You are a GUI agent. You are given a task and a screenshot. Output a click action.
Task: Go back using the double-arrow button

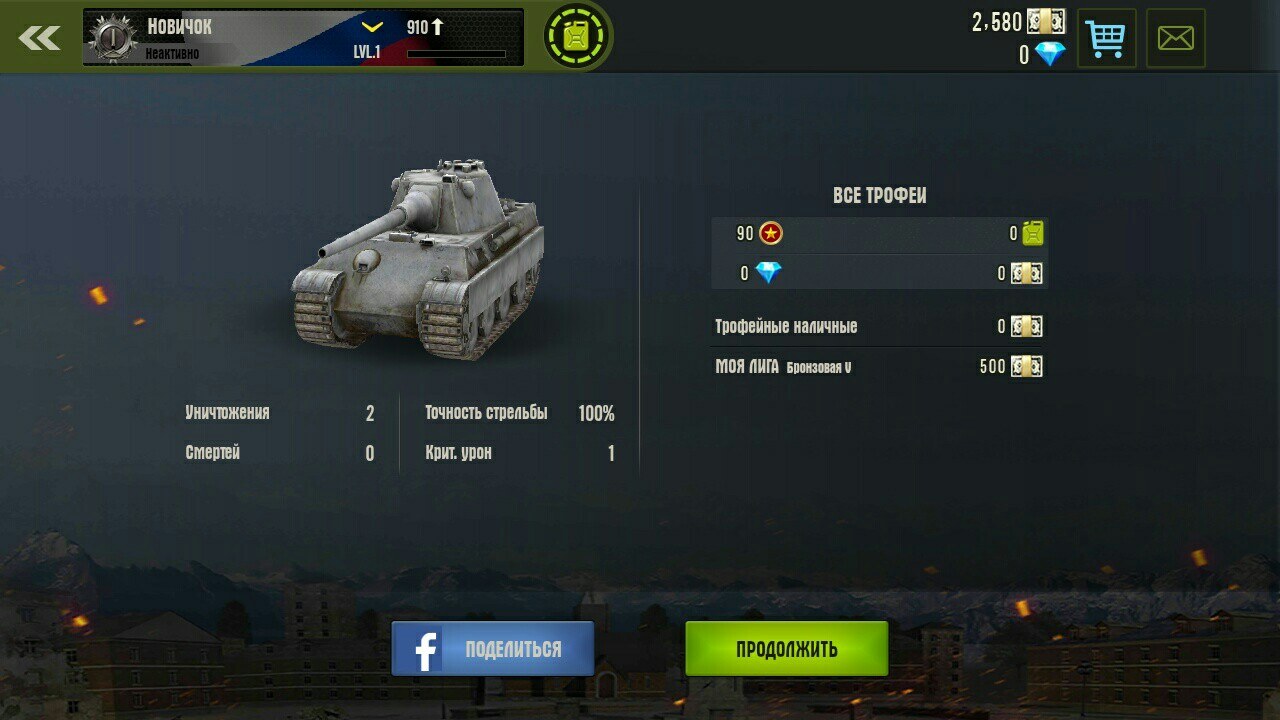click(x=40, y=38)
